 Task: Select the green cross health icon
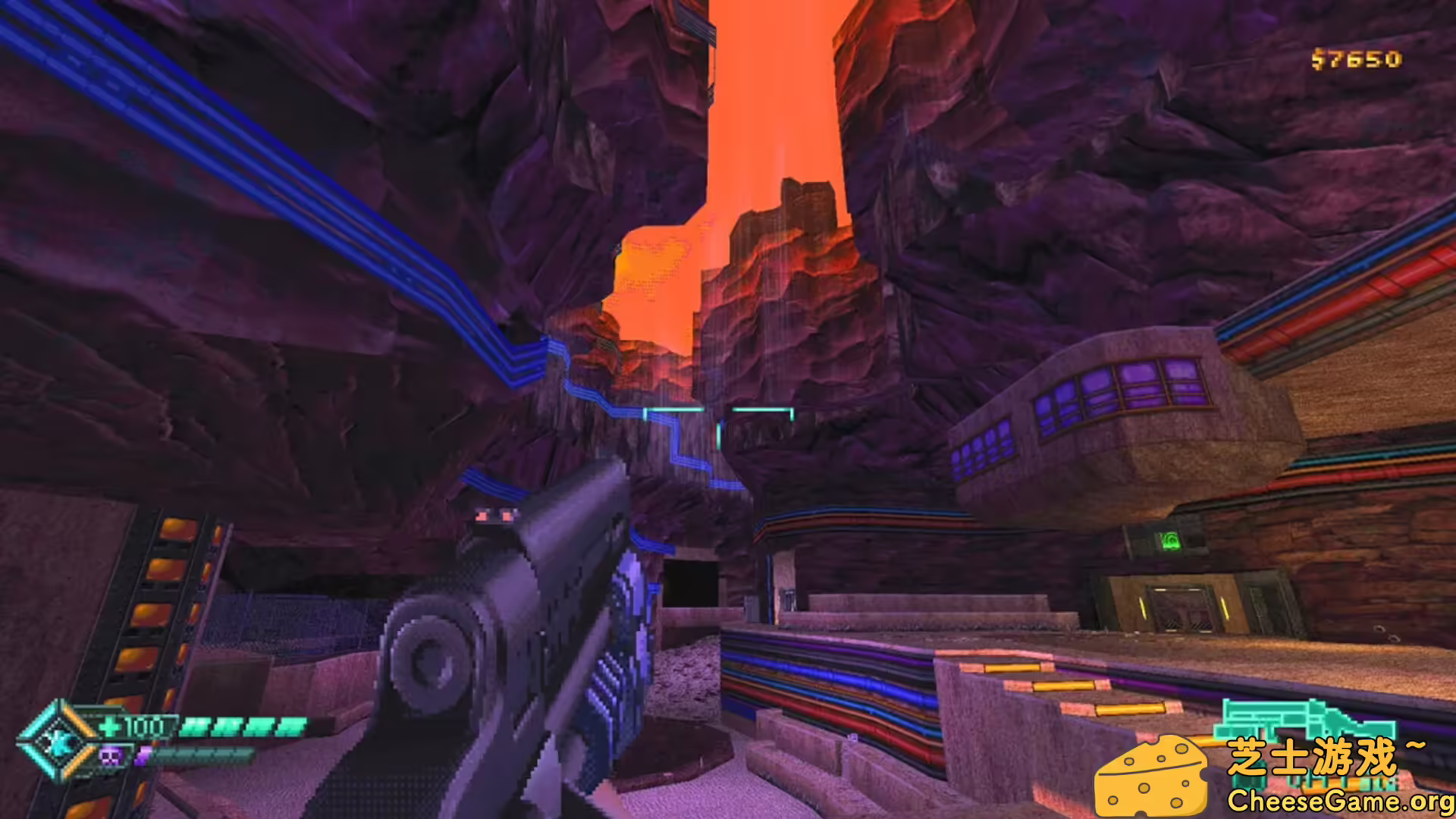coord(110,726)
